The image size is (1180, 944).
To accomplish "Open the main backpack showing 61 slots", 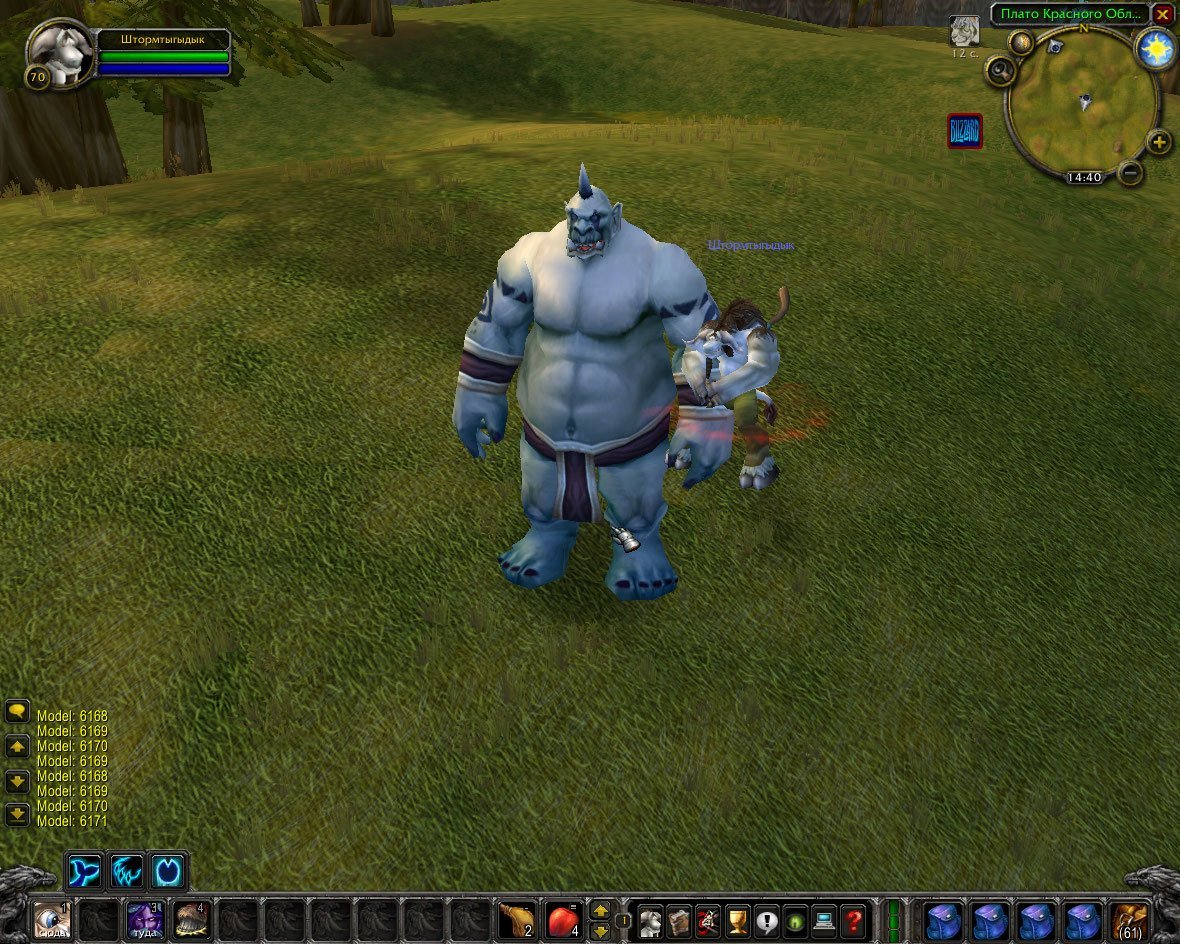I will tap(1131, 919).
